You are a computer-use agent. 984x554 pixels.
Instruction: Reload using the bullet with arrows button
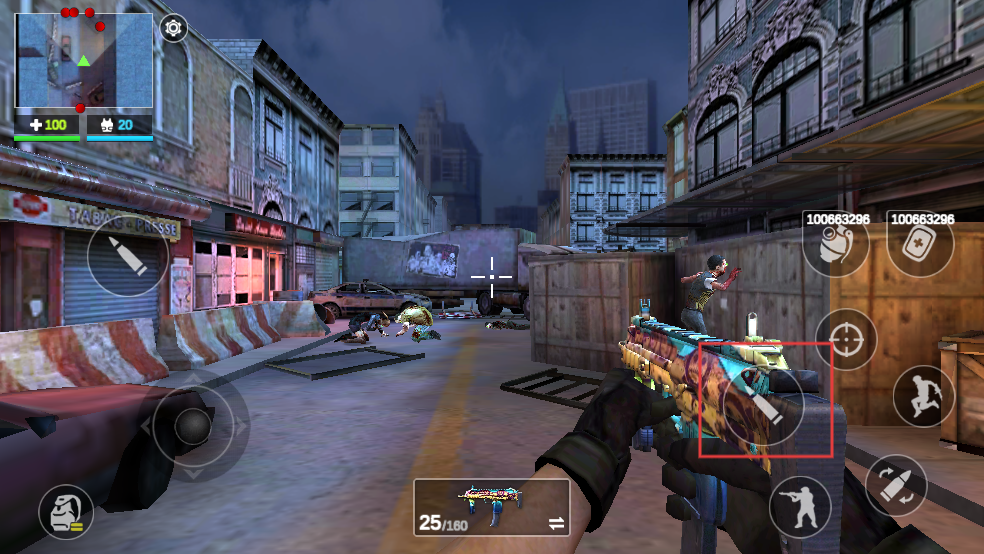[x=896, y=484]
